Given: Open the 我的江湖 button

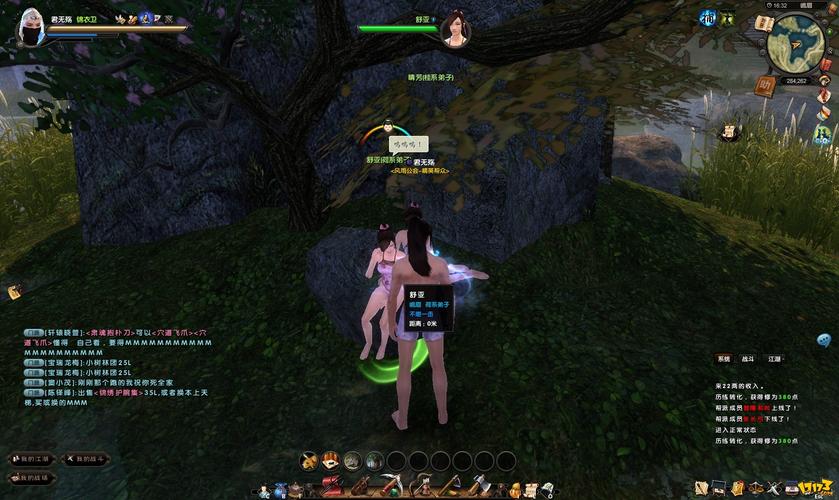Looking at the screenshot, I should (31, 458).
